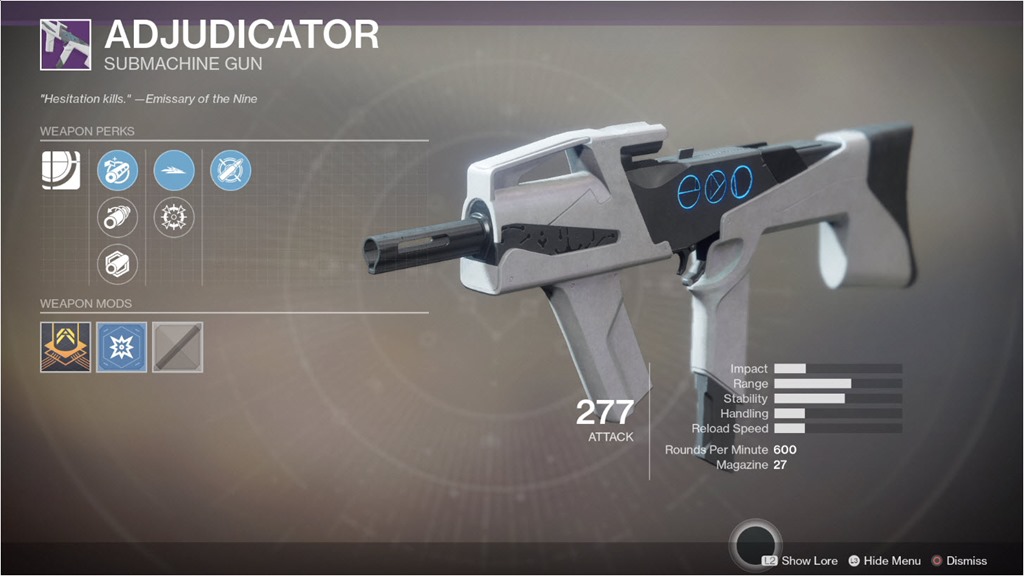Select the unlit barrel perk with curved arrow
This screenshot has width=1024, height=576.
(x=117, y=217)
